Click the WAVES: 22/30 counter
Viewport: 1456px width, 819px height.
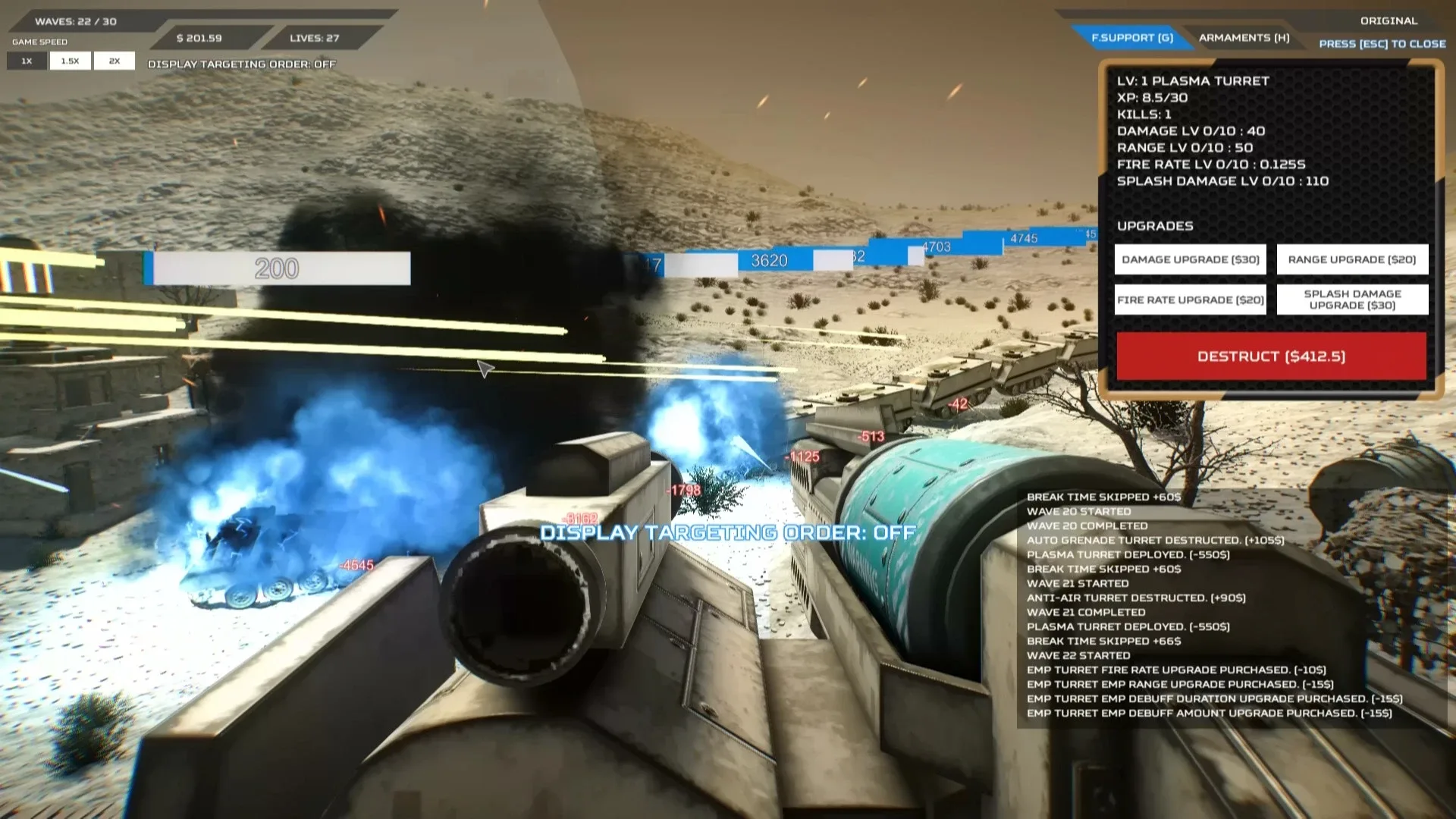point(76,21)
